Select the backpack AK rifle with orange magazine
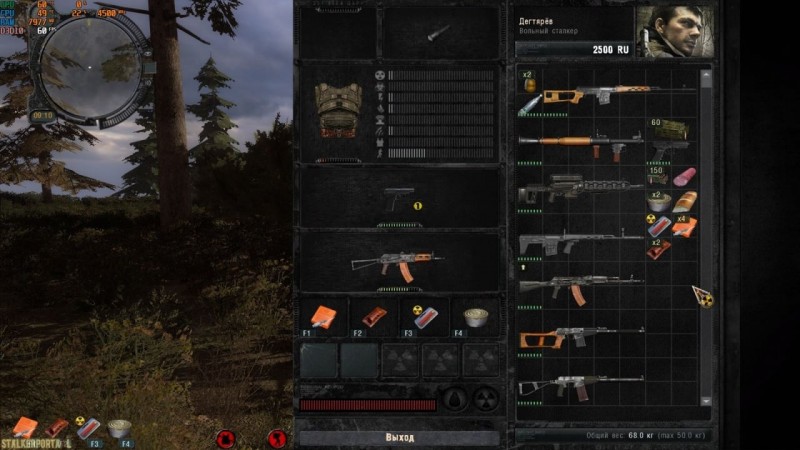 click(580, 287)
